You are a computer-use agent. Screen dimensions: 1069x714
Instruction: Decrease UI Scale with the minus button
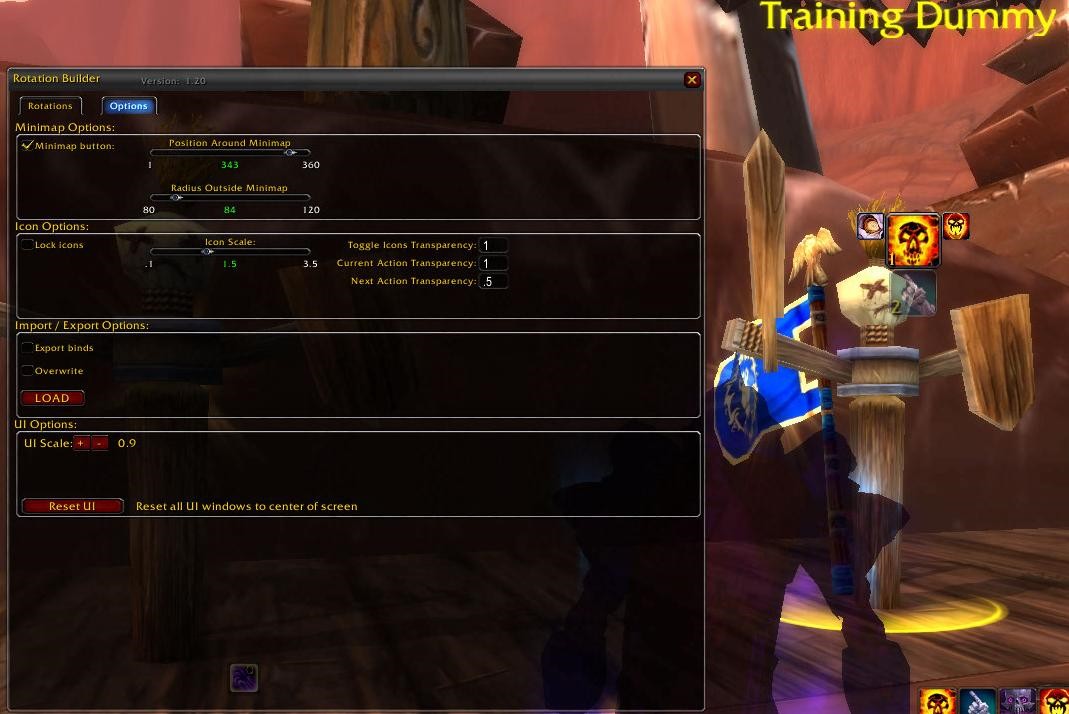click(x=99, y=443)
